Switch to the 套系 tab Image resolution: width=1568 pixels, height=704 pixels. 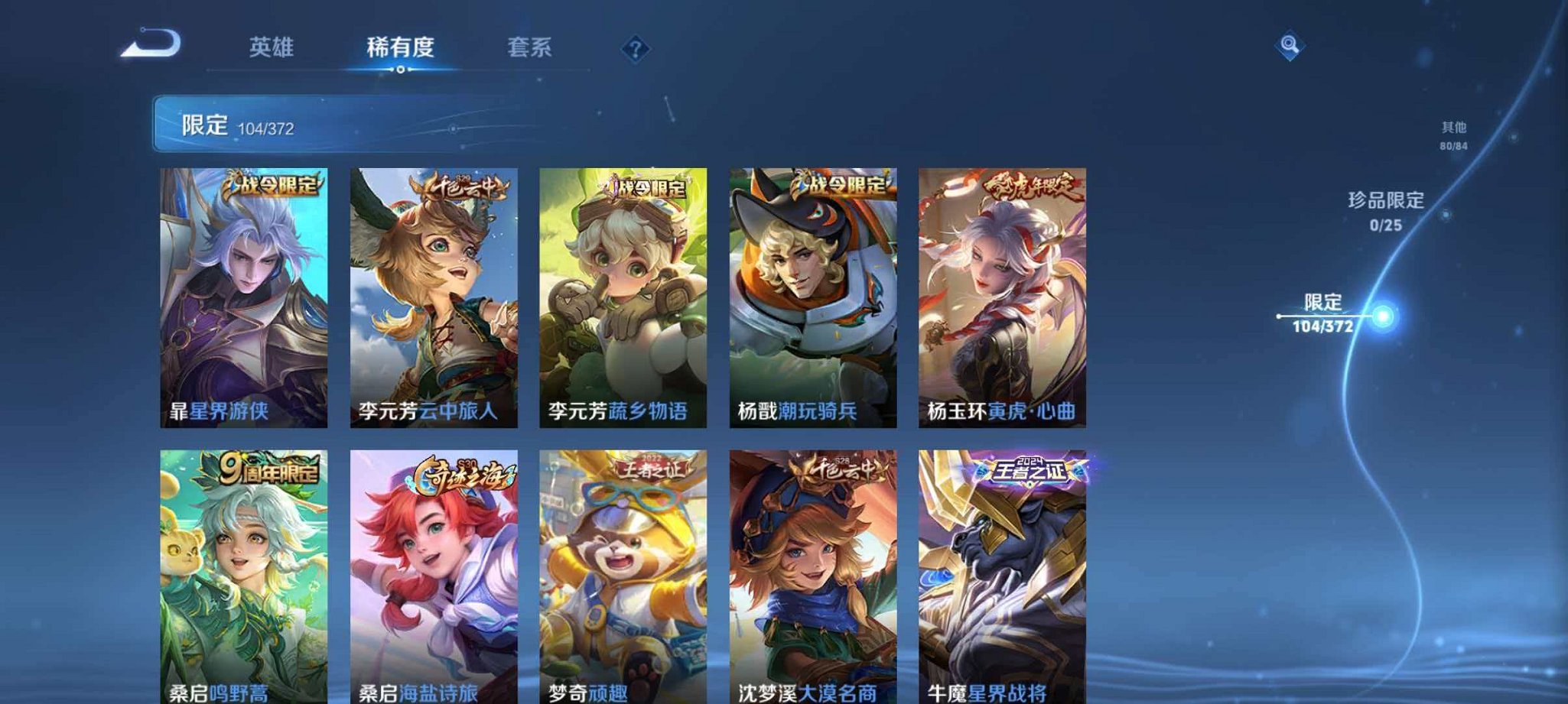point(531,47)
